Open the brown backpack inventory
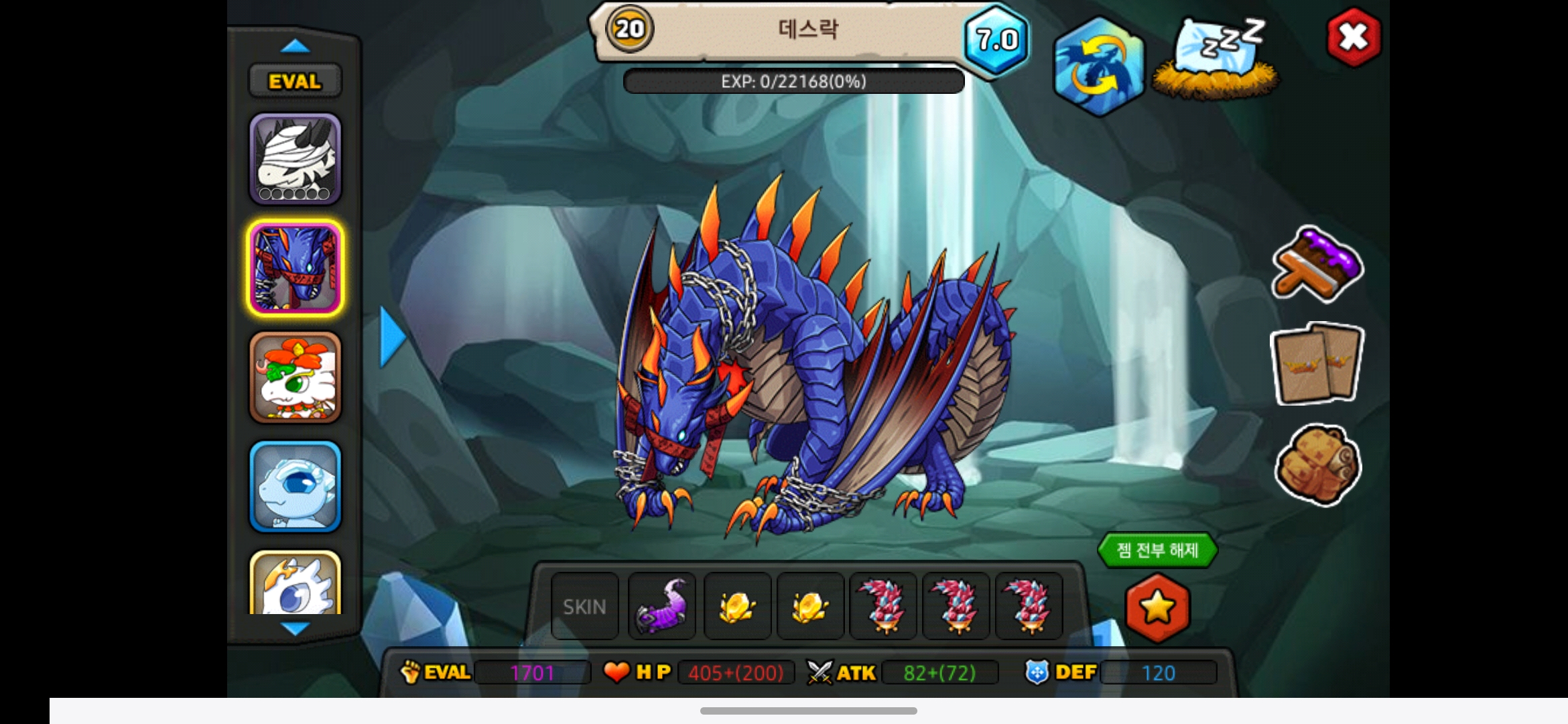1568x724 pixels. (1317, 464)
